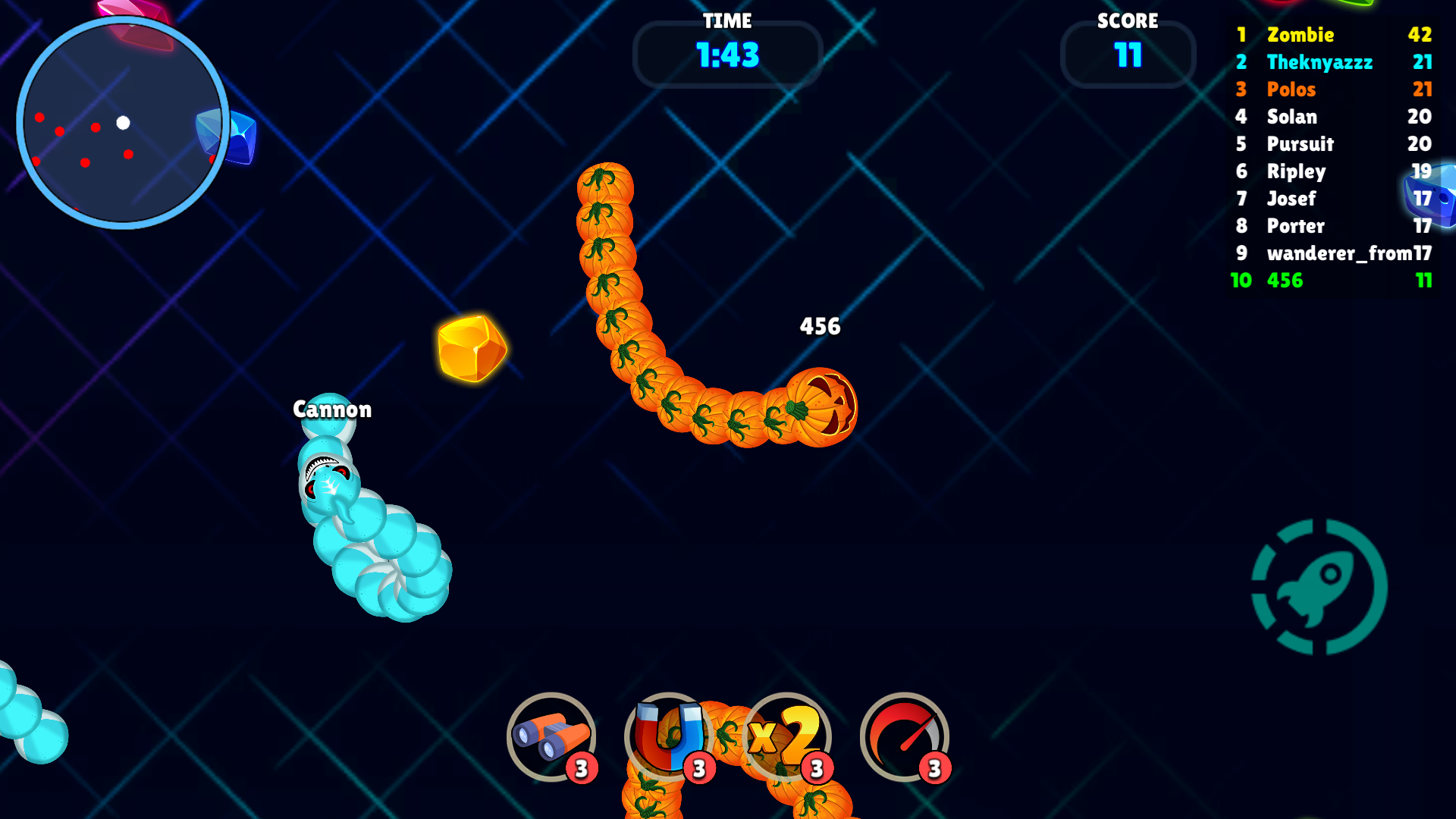Click the Polos leaderboard entry
The height and width of the screenshot is (819, 1456).
tap(1291, 89)
